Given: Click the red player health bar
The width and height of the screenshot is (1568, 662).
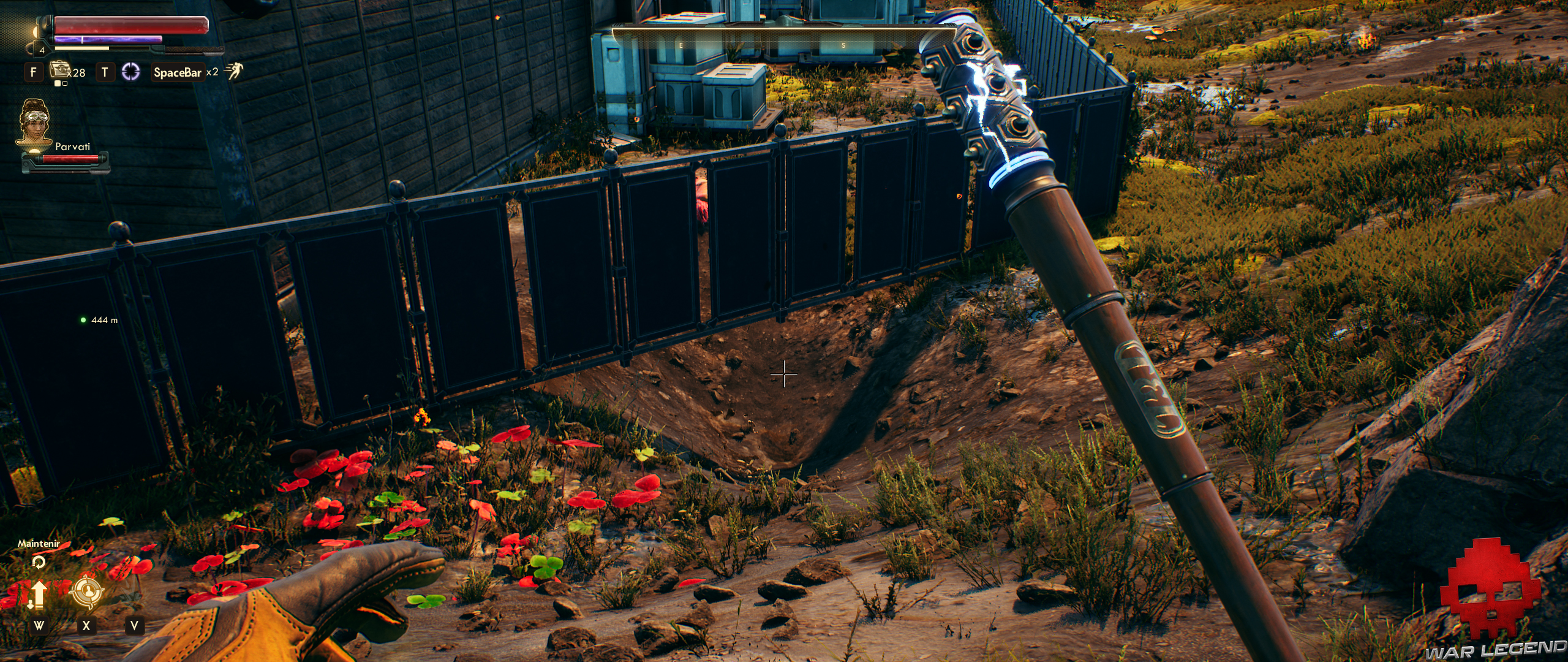Looking at the screenshot, I should pos(131,26).
